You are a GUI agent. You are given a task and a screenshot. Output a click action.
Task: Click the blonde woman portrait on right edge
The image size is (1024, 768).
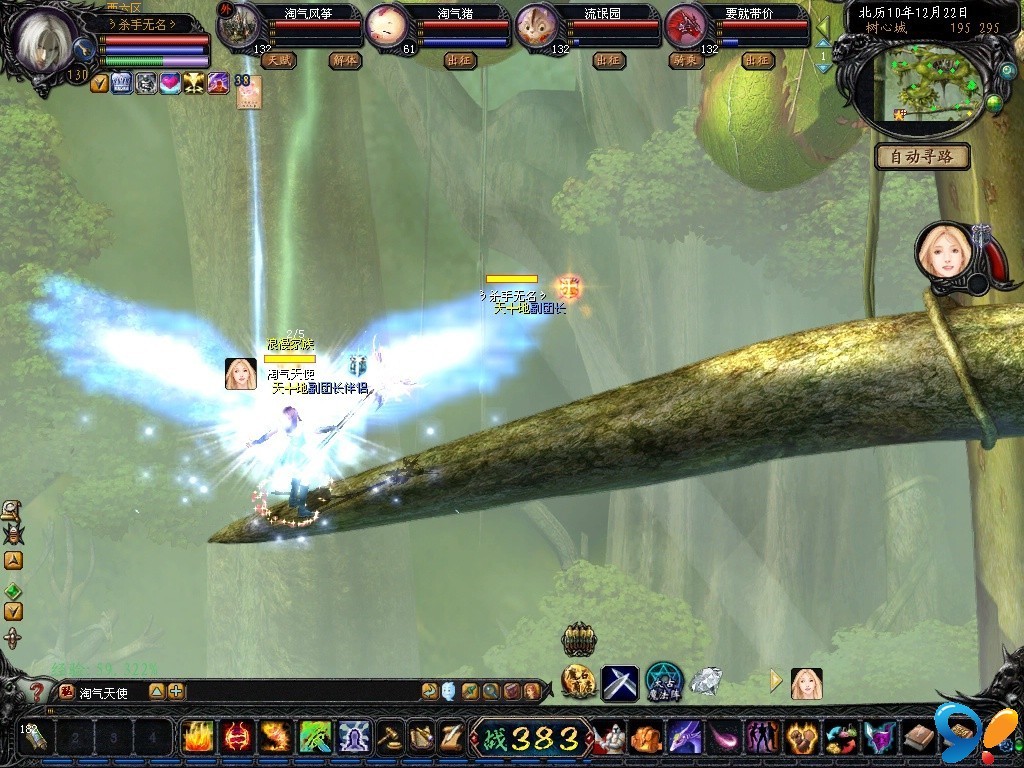click(942, 252)
